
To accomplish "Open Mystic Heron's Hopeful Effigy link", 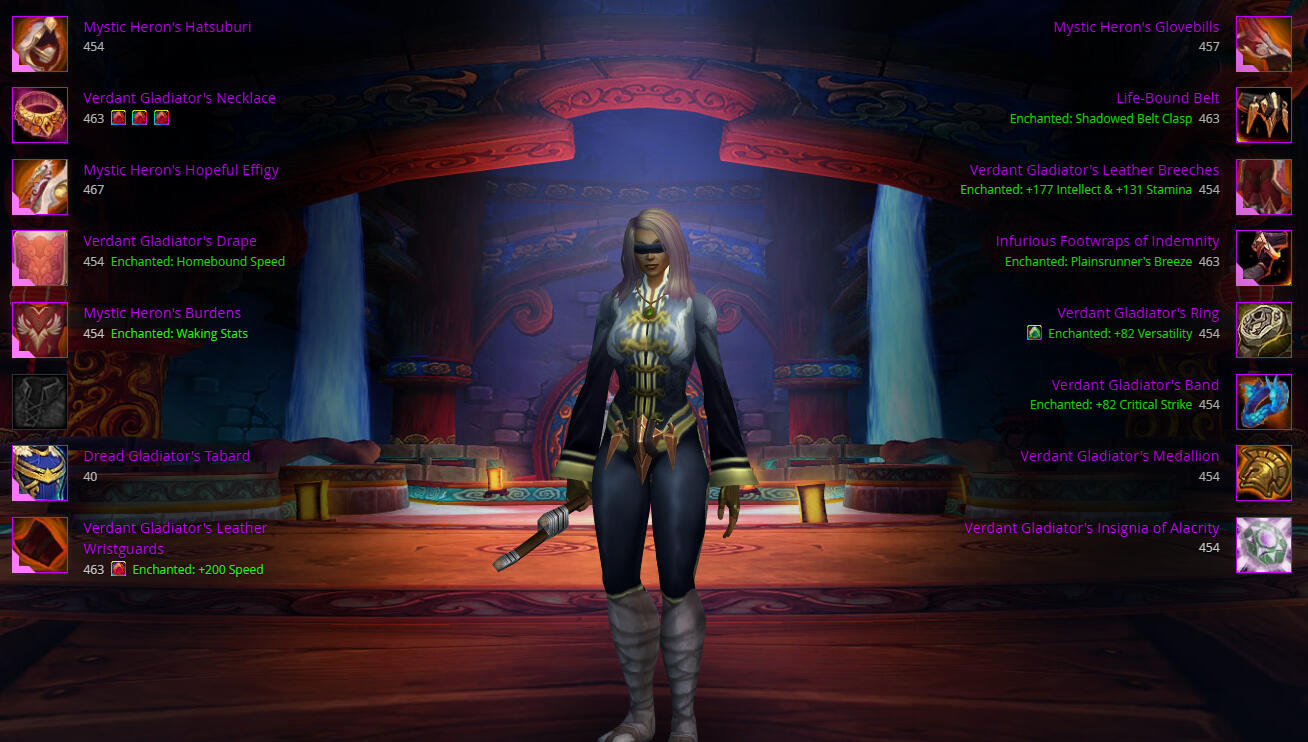I will pos(181,170).
